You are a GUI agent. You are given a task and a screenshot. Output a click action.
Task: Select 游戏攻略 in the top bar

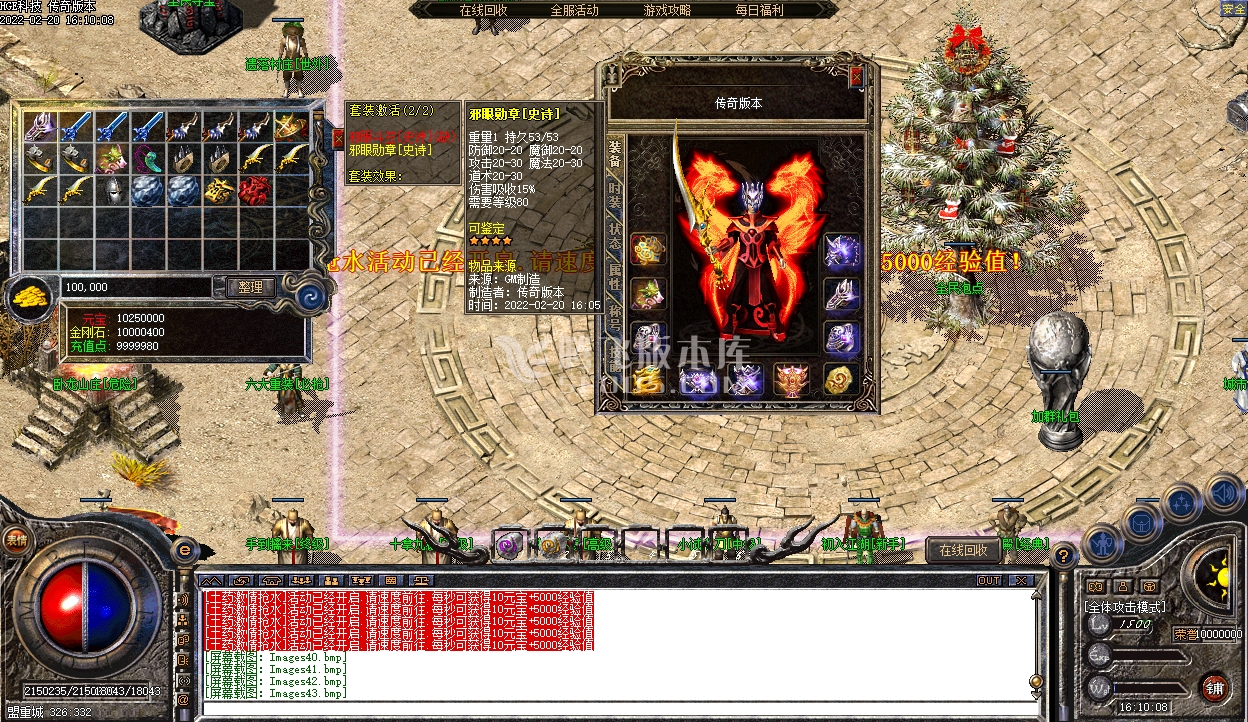click(667, 10)
